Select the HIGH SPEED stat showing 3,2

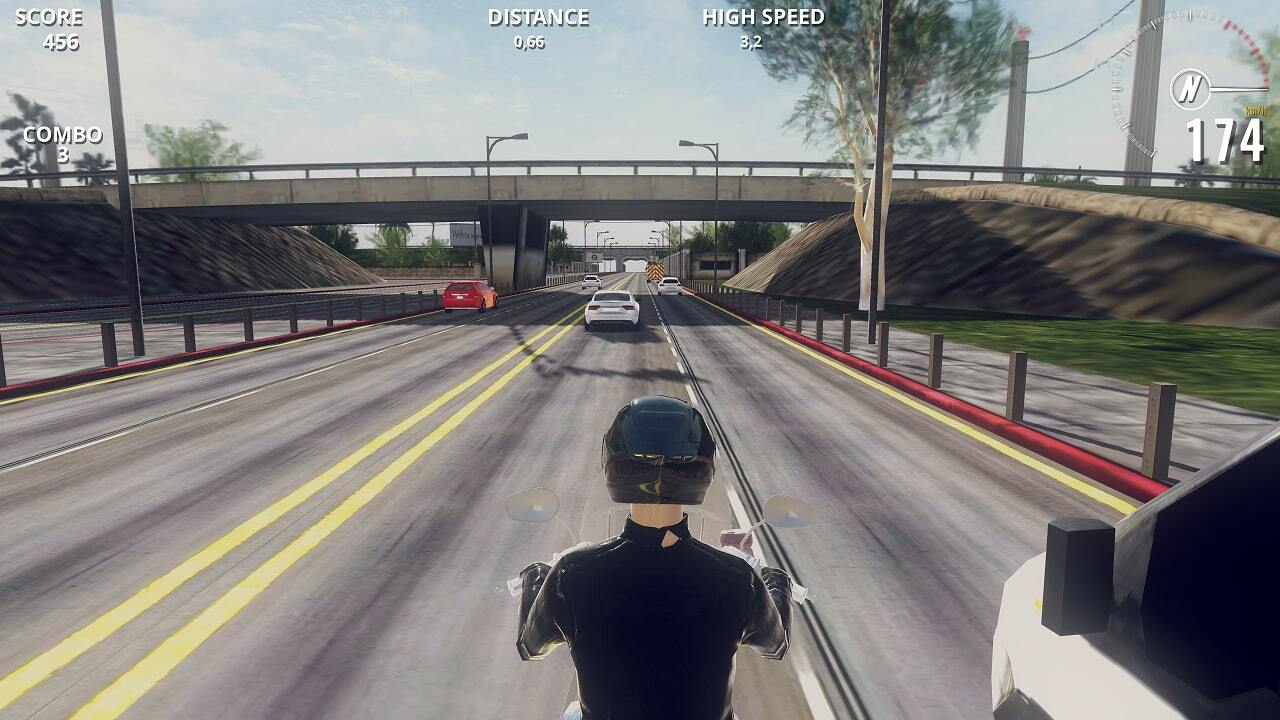click(x=763, y=27)
